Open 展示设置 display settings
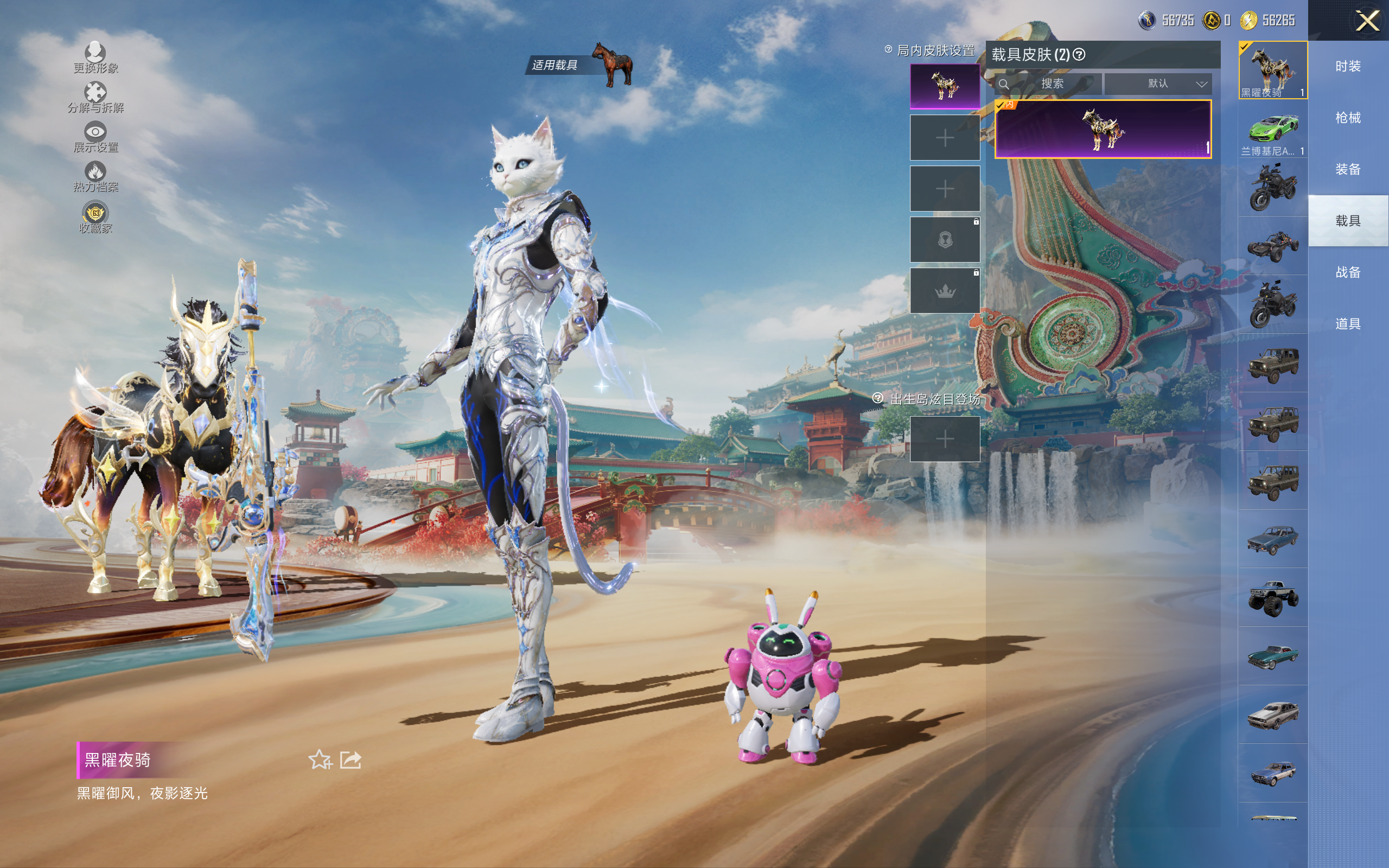Image resolution: width=1389 pixels, height=868 pixels. pyautogui.click(x=95, y=137)
